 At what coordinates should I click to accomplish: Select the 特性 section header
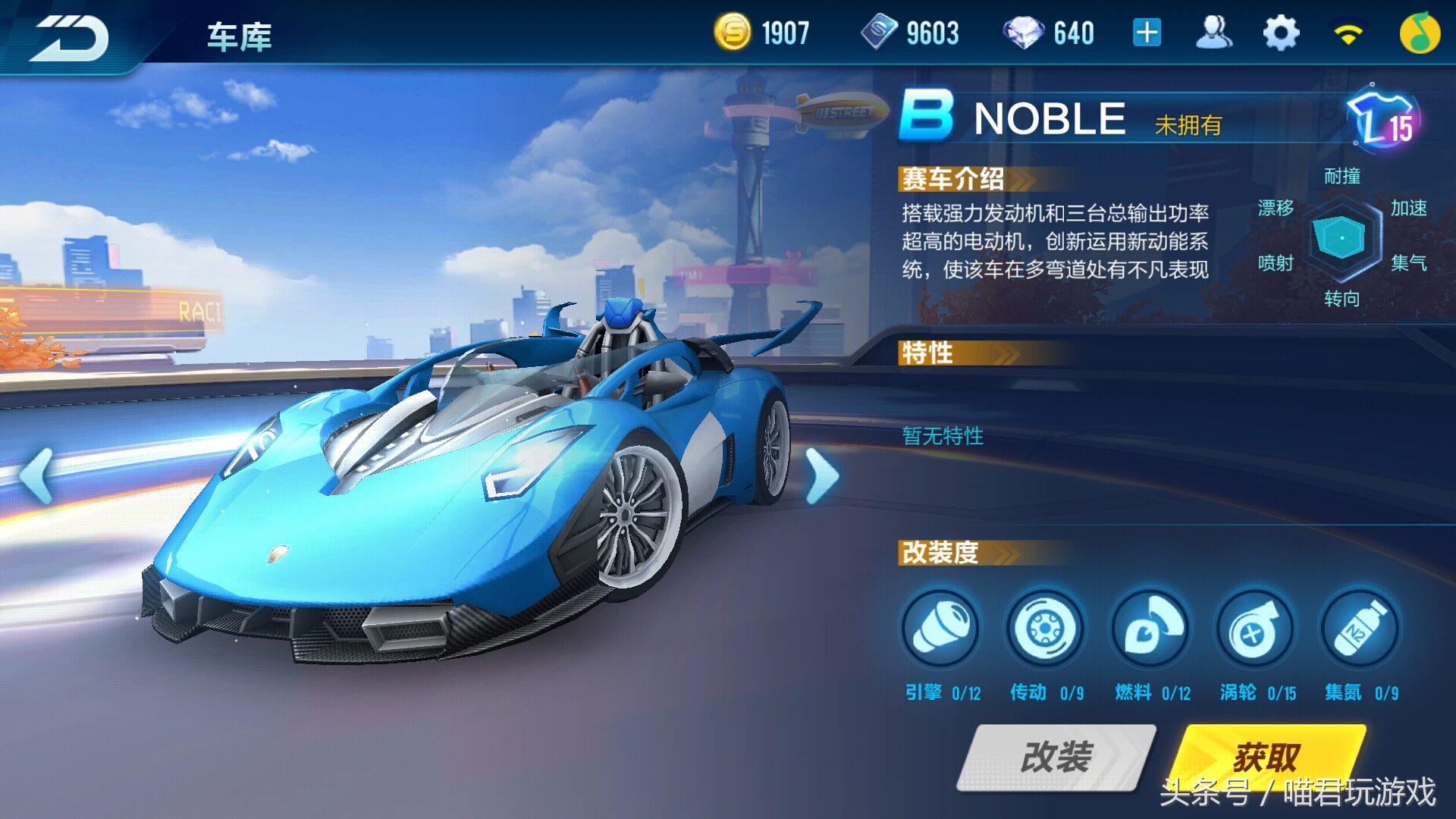927,353
